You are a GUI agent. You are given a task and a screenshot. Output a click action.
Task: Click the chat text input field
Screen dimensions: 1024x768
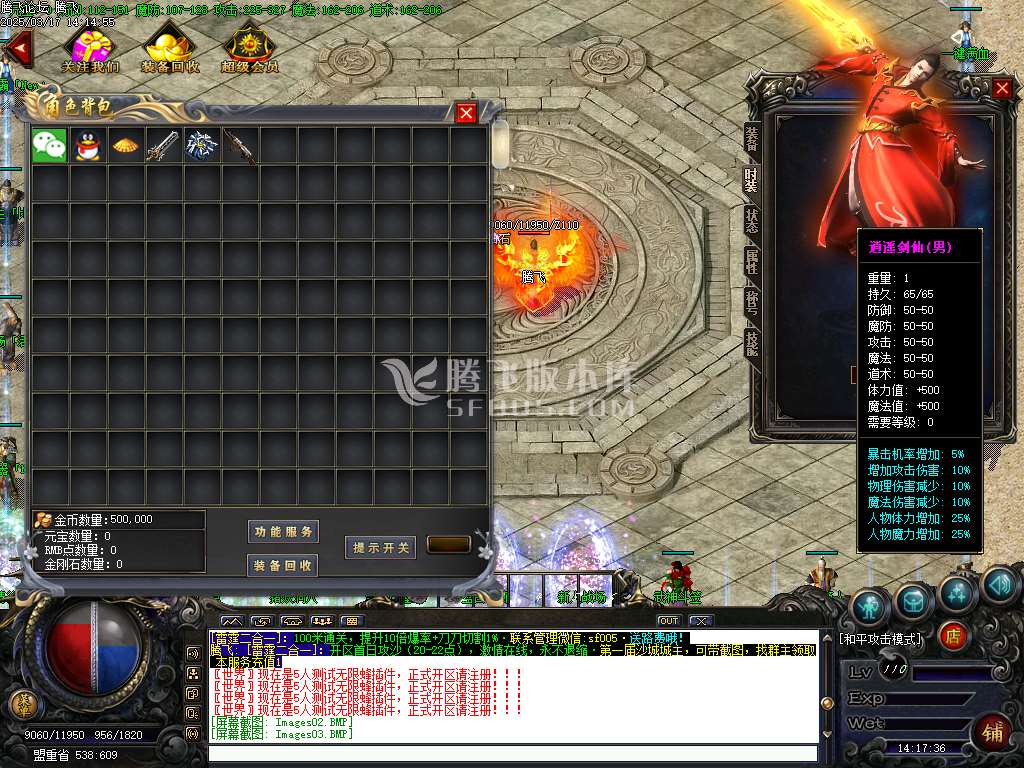tap(512, 753)
